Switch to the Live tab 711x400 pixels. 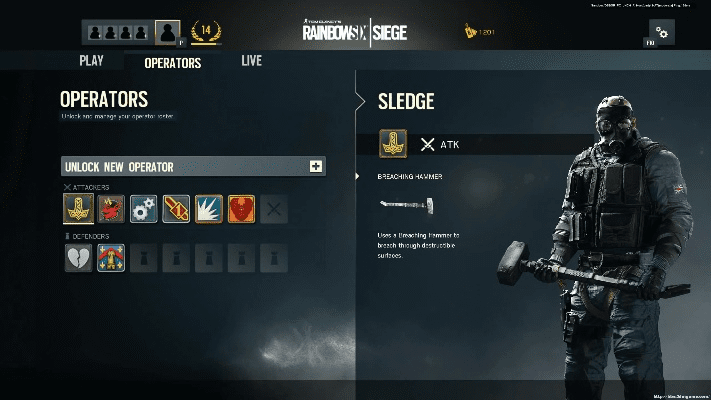(x=251, y=61)
